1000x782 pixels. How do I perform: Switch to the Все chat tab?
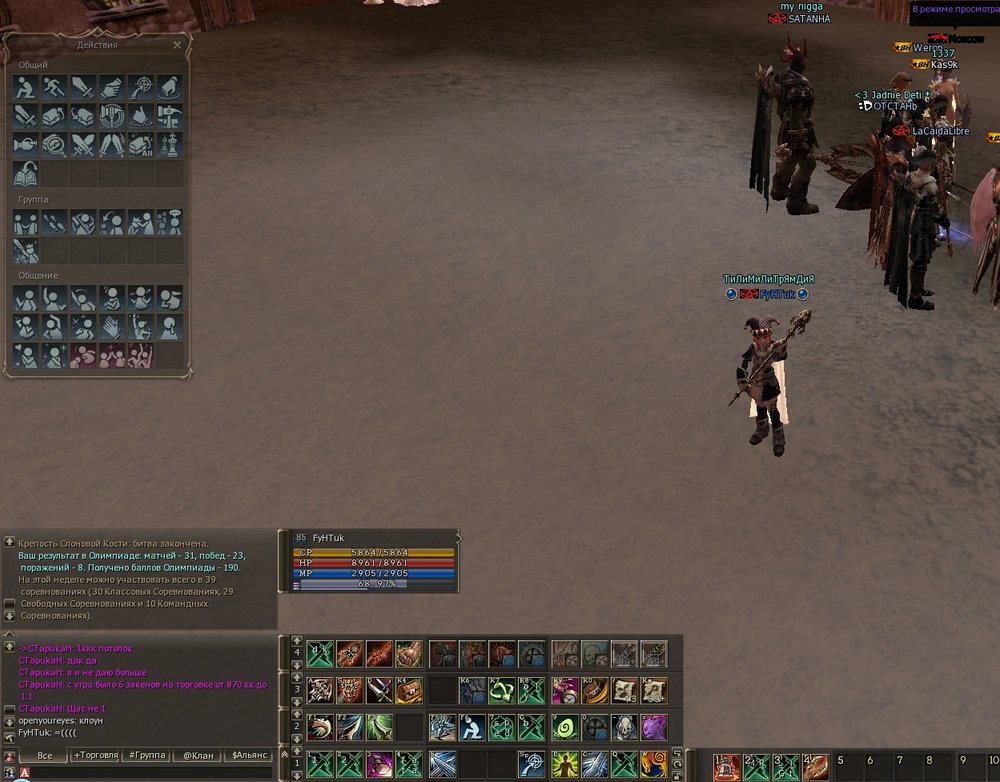[43, 755]
